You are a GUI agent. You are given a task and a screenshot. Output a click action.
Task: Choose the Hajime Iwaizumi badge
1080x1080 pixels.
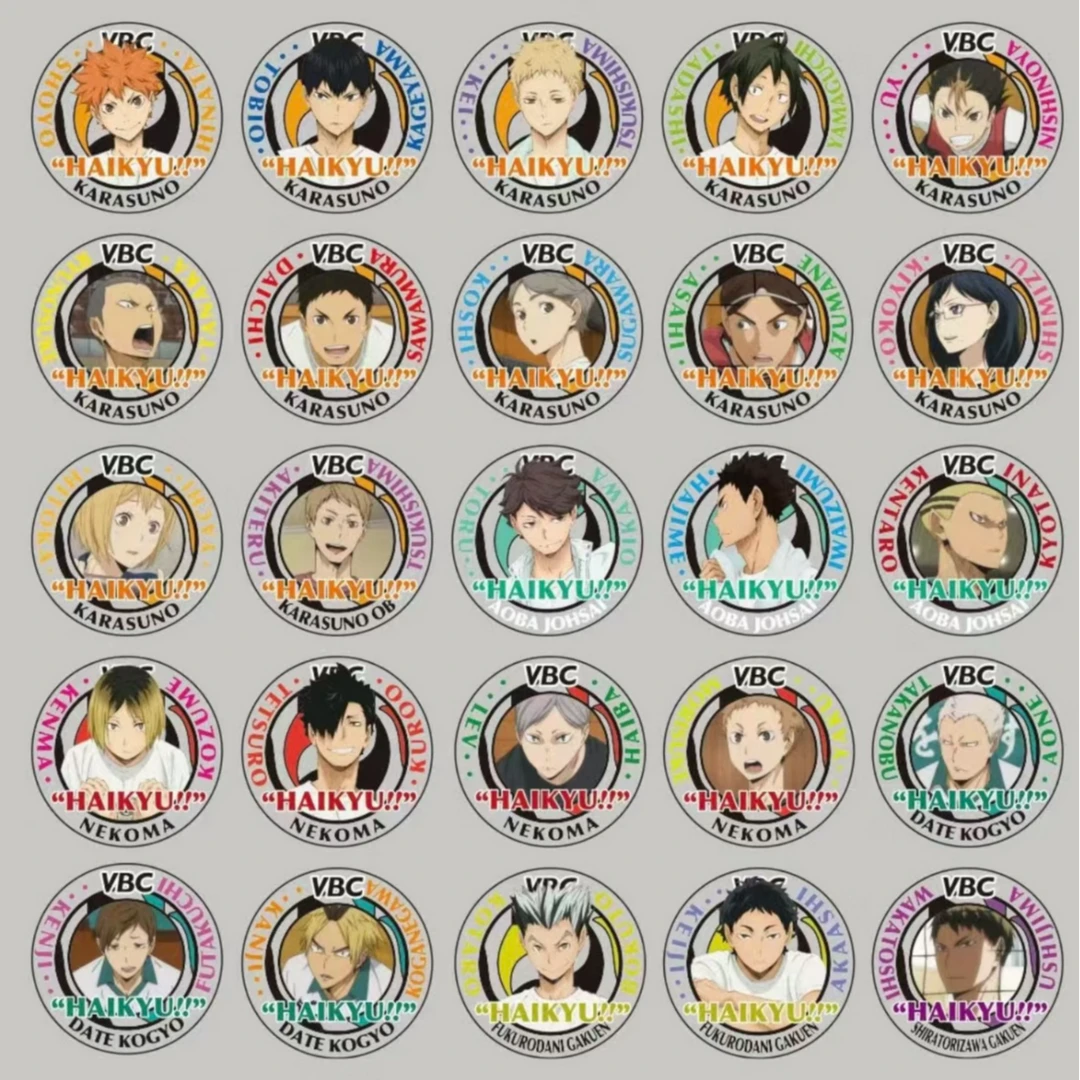(757, 539)
